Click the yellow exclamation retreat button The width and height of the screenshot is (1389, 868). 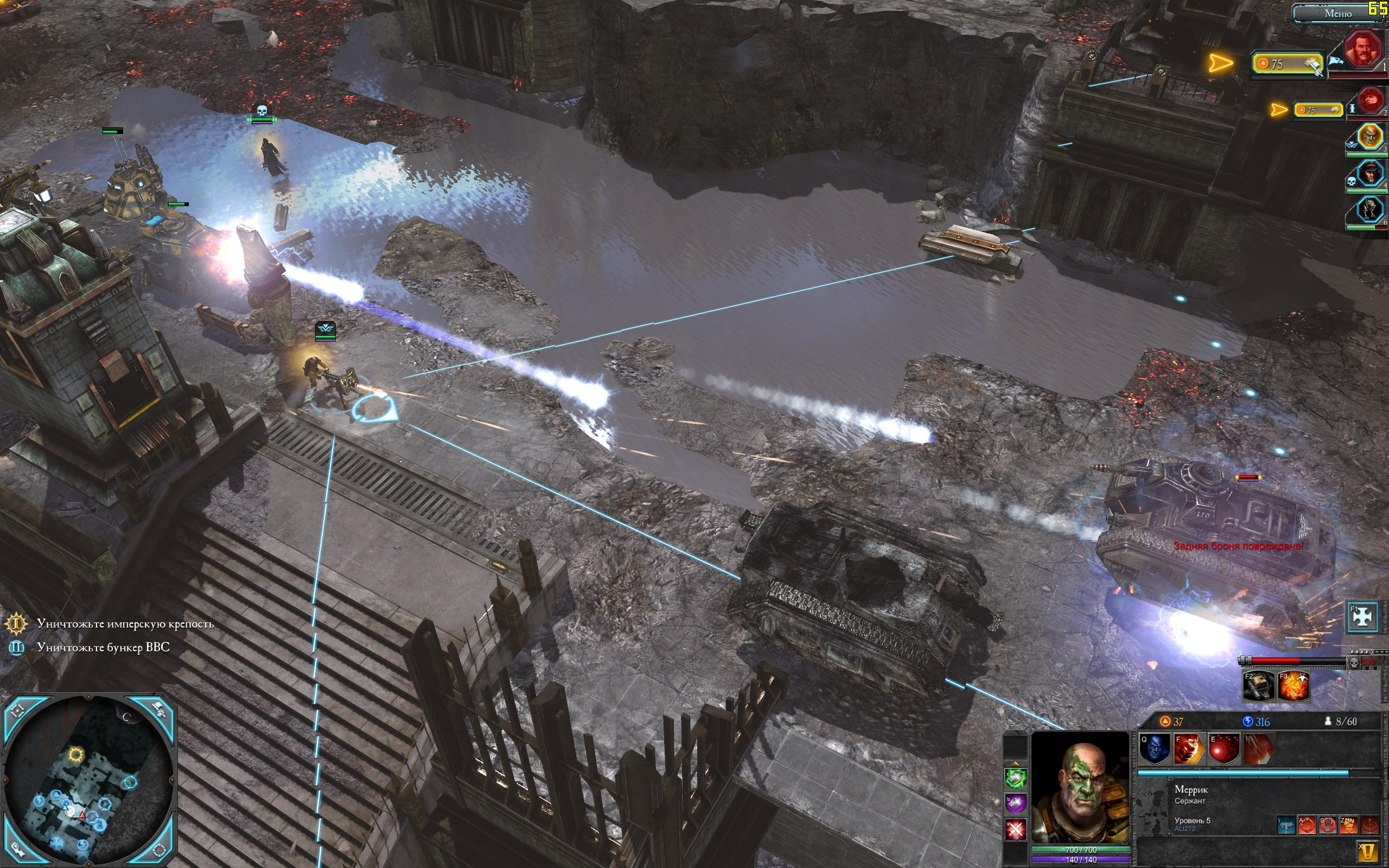(1368, 851)
